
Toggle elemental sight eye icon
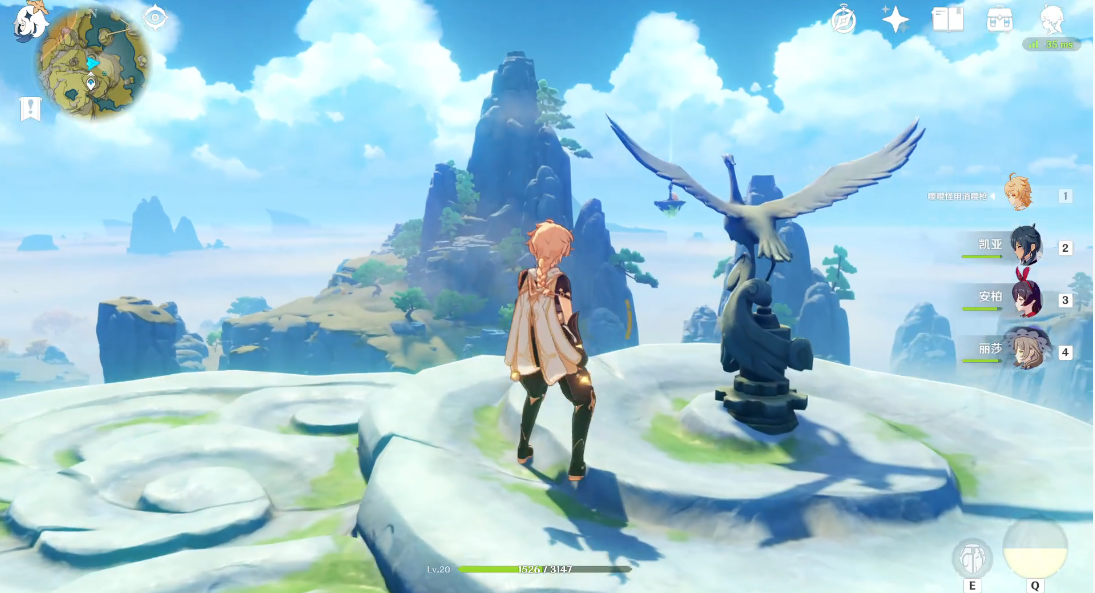tap(155, 17)
